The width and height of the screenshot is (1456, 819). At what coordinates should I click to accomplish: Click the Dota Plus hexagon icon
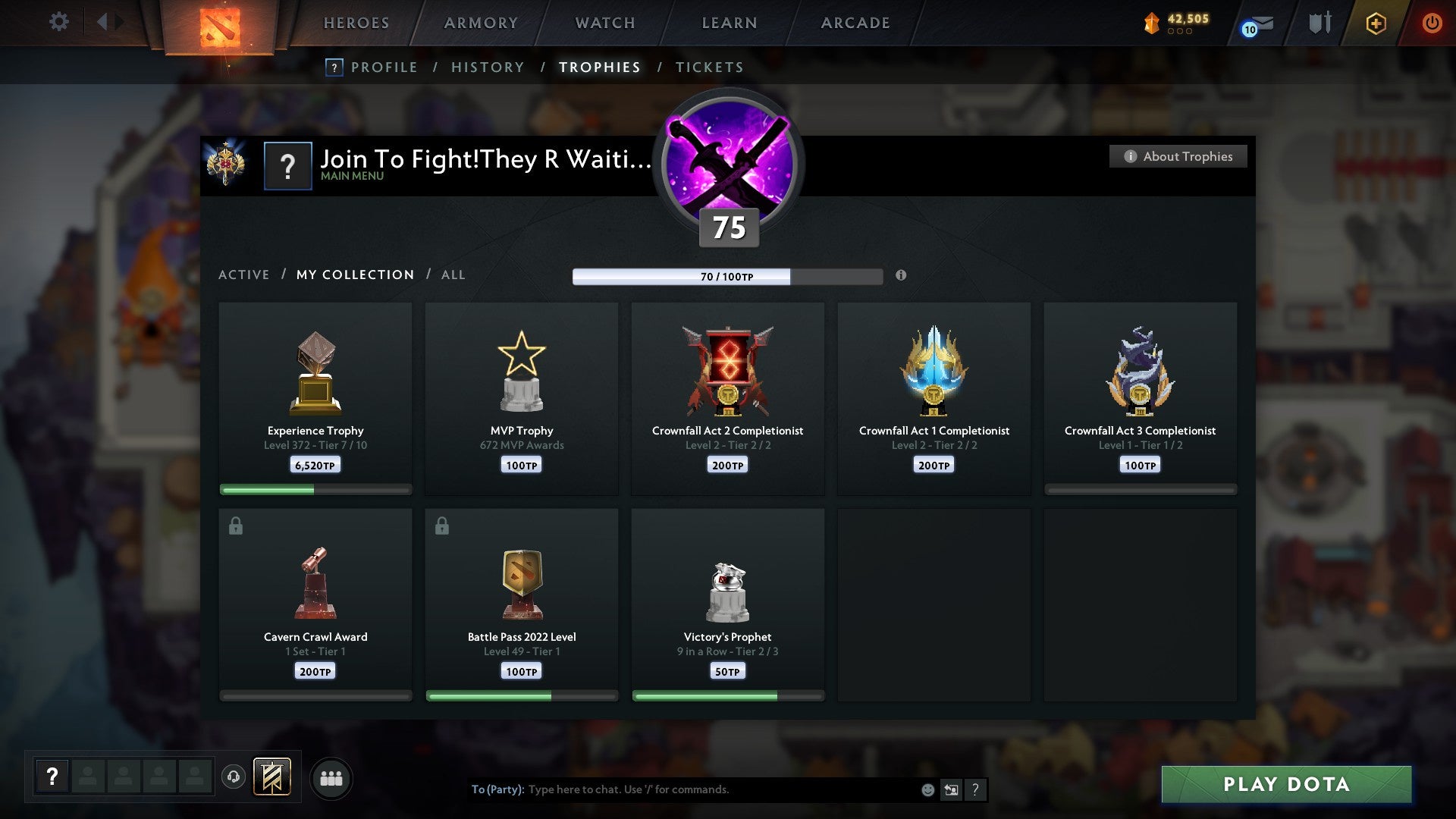coord(1375,23)
